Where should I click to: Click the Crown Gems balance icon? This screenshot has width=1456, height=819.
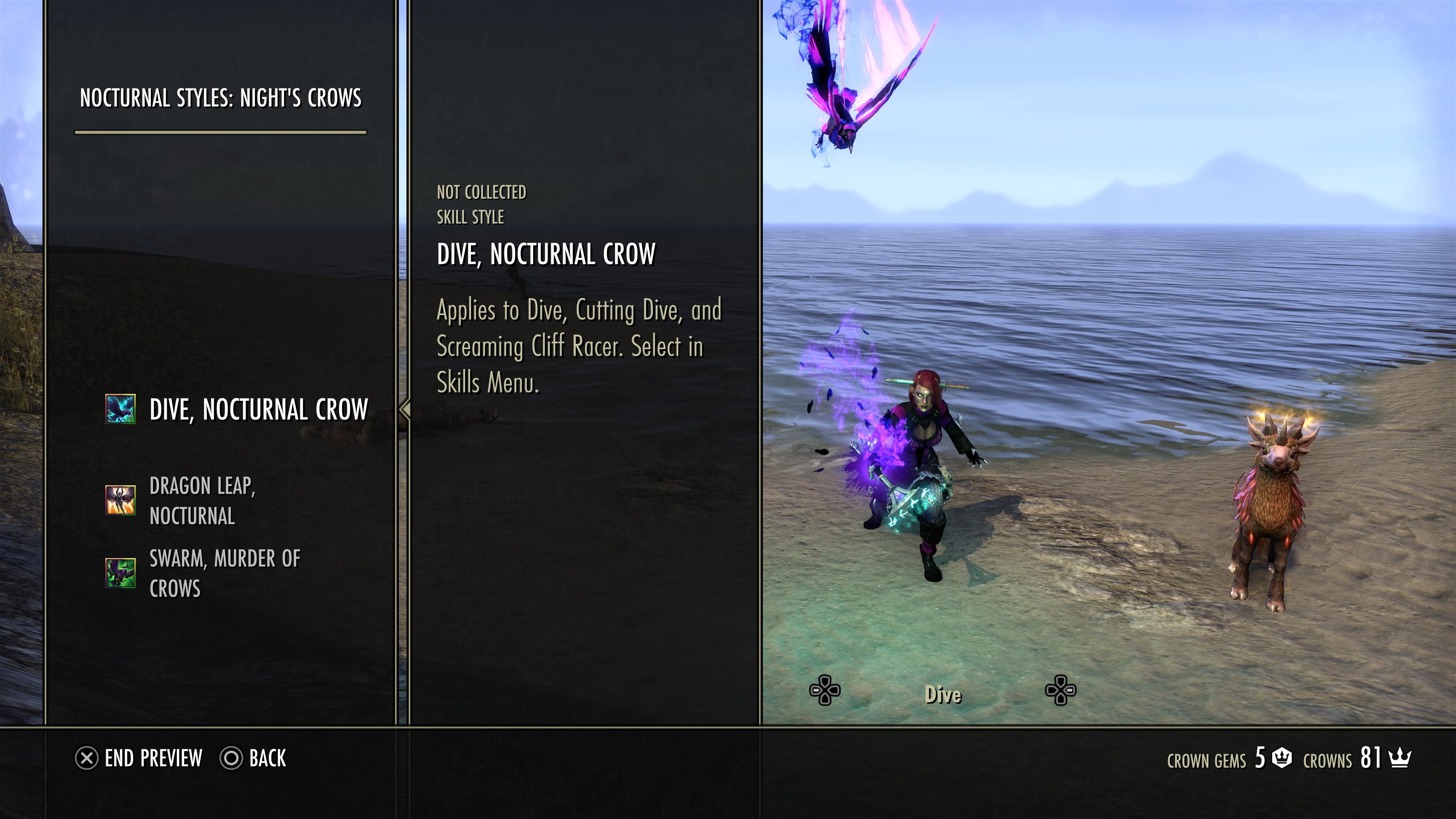coord(1281,758)
